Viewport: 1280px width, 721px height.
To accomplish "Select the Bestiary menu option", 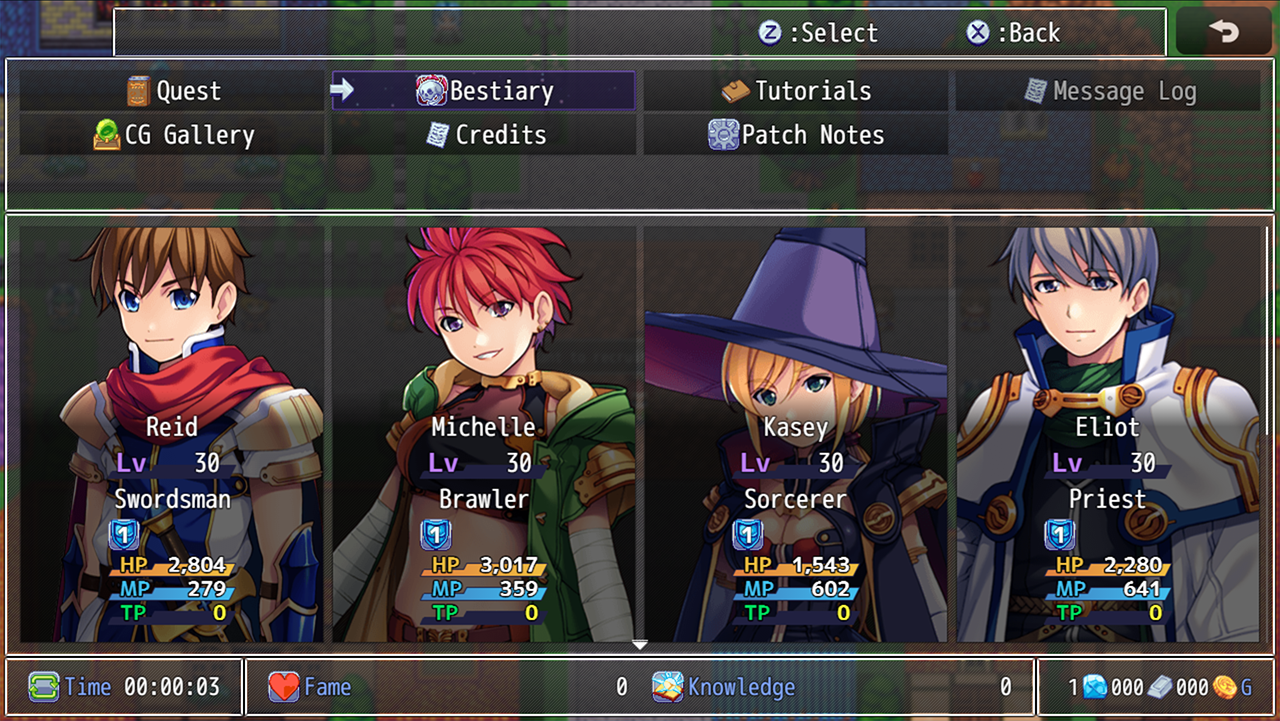I will (x=484, y=91).
